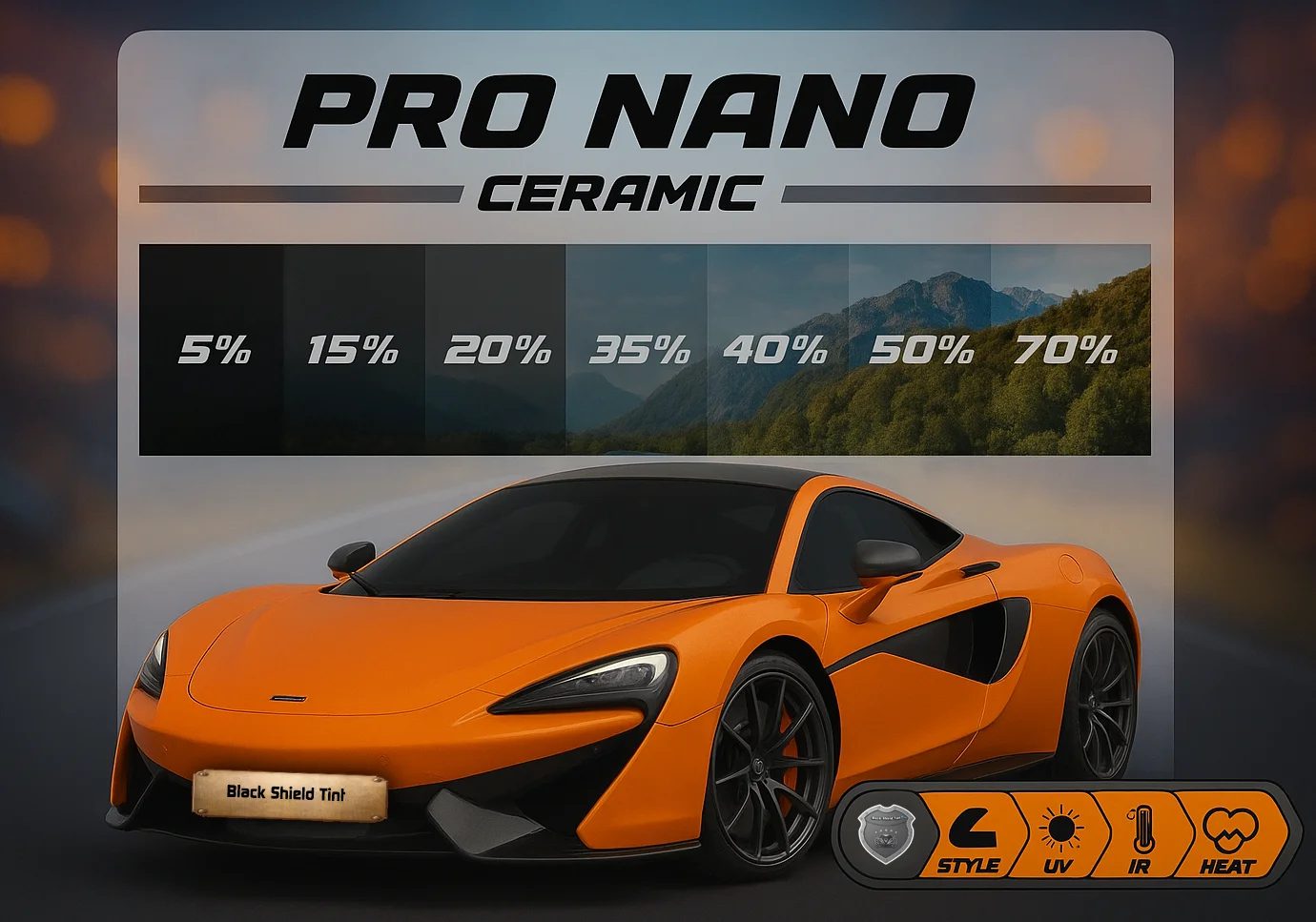The height and width of the screenshot is (922, 1316).
Task: Select the 50% tint shade
Action: [920, 350]
